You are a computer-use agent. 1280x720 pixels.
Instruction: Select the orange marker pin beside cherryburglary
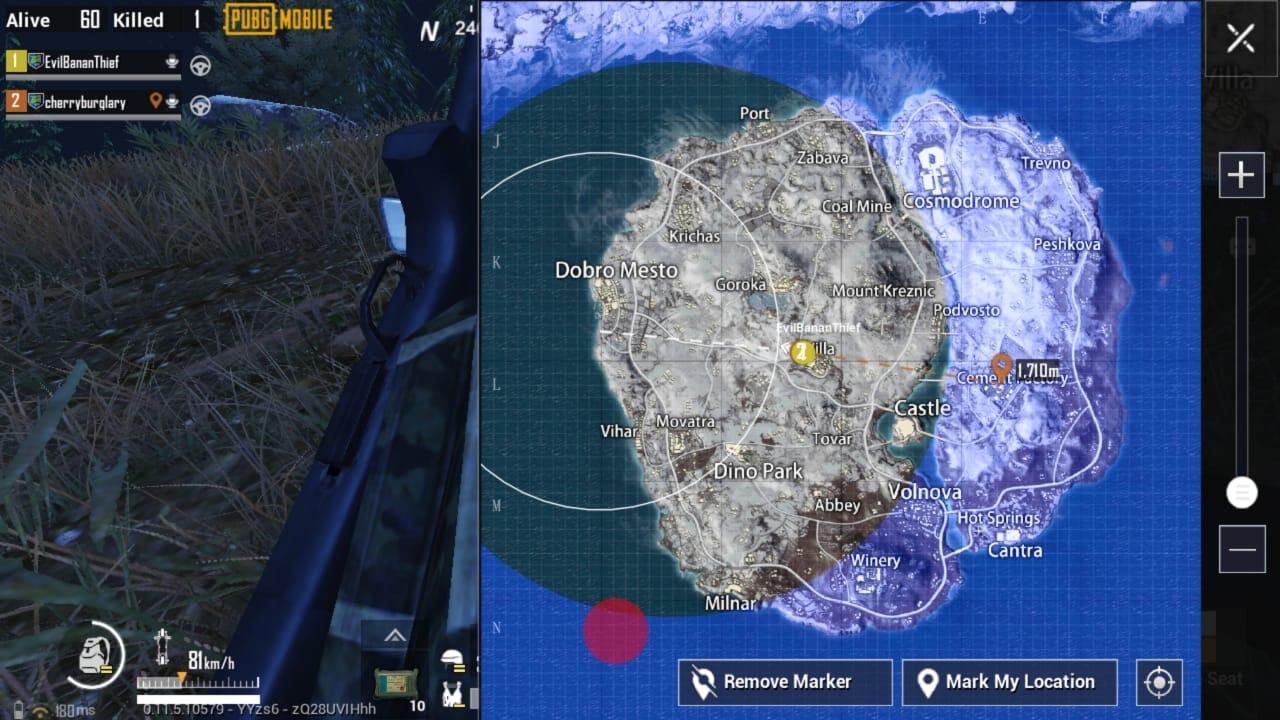click(156, 99)
